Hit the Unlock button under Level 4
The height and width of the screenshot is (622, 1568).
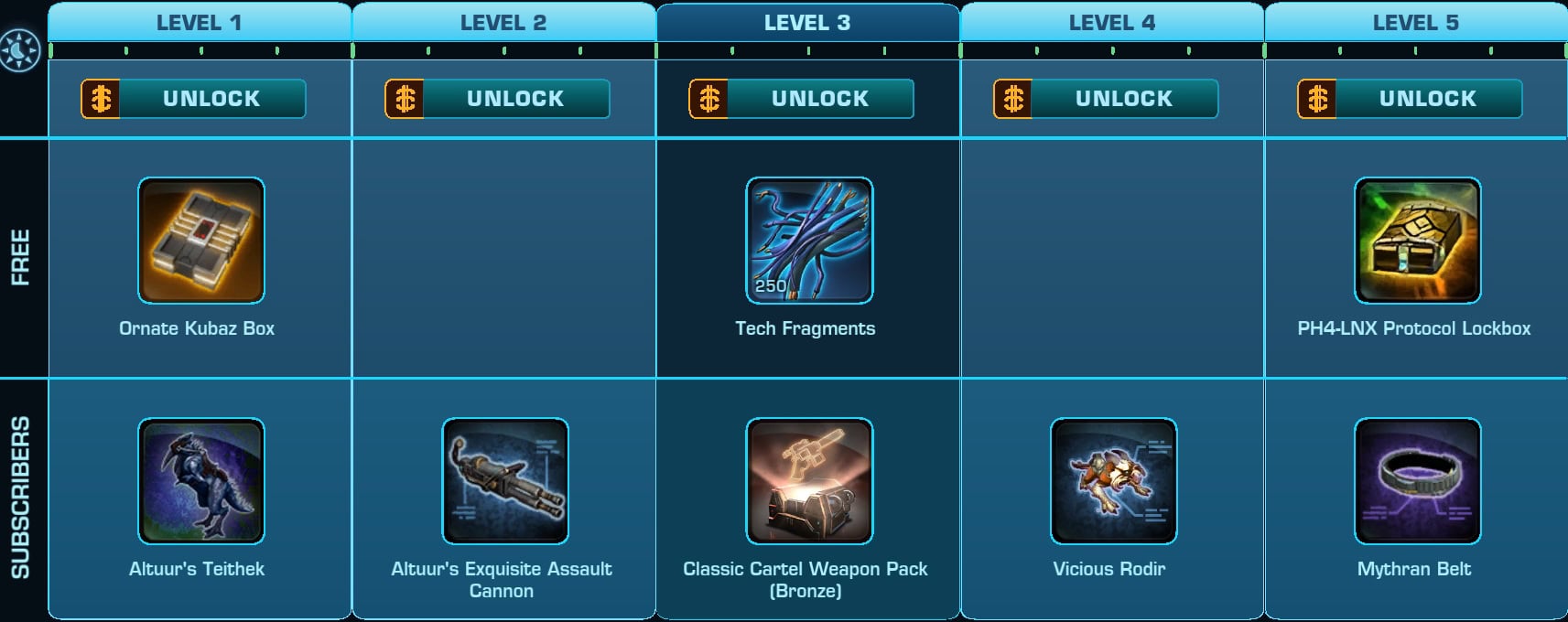point(1106,99)
